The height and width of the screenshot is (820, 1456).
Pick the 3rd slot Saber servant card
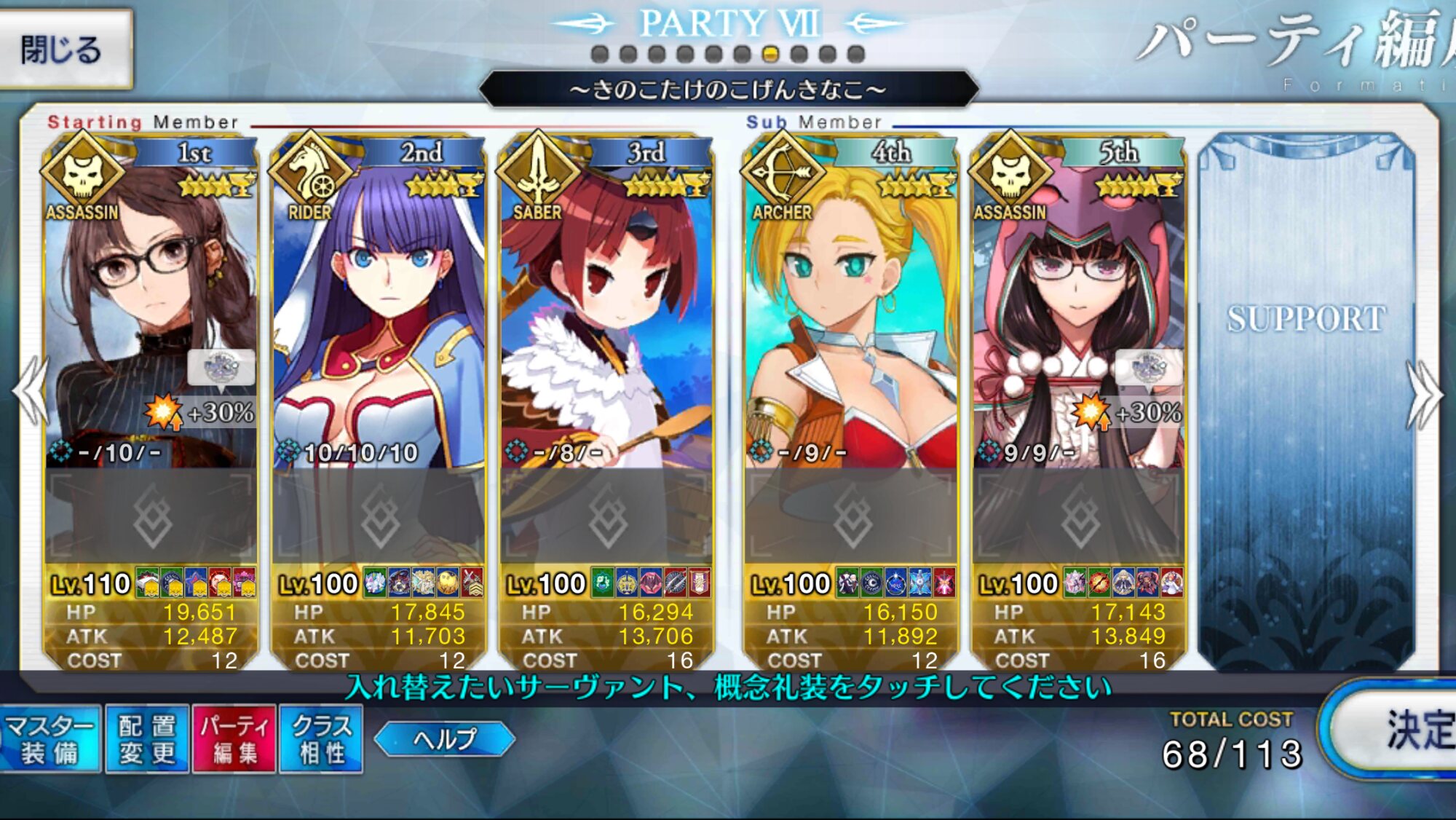point(606,306)
